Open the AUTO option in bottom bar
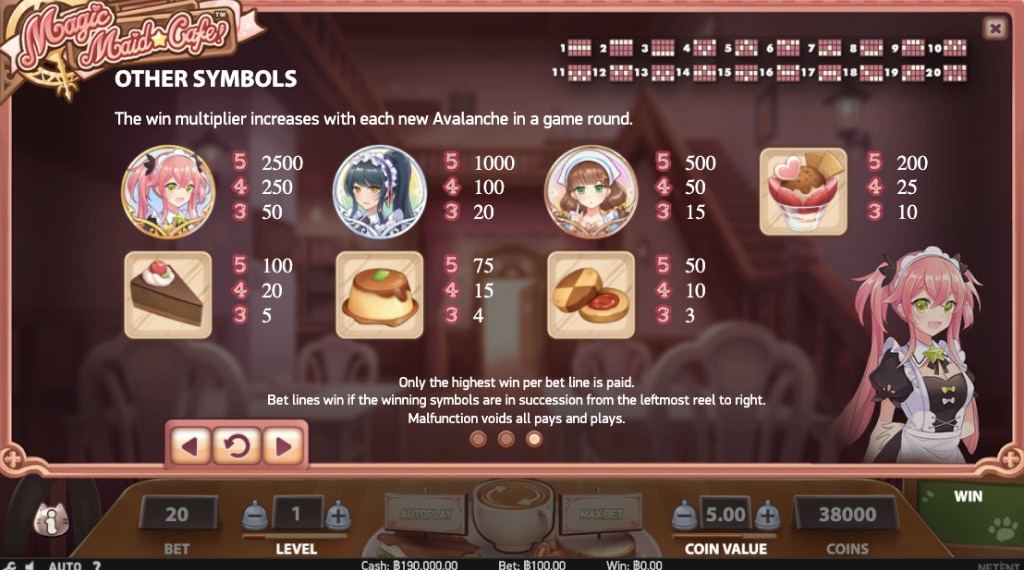The width and height of the screenshot is (1024, 570). 65,565
